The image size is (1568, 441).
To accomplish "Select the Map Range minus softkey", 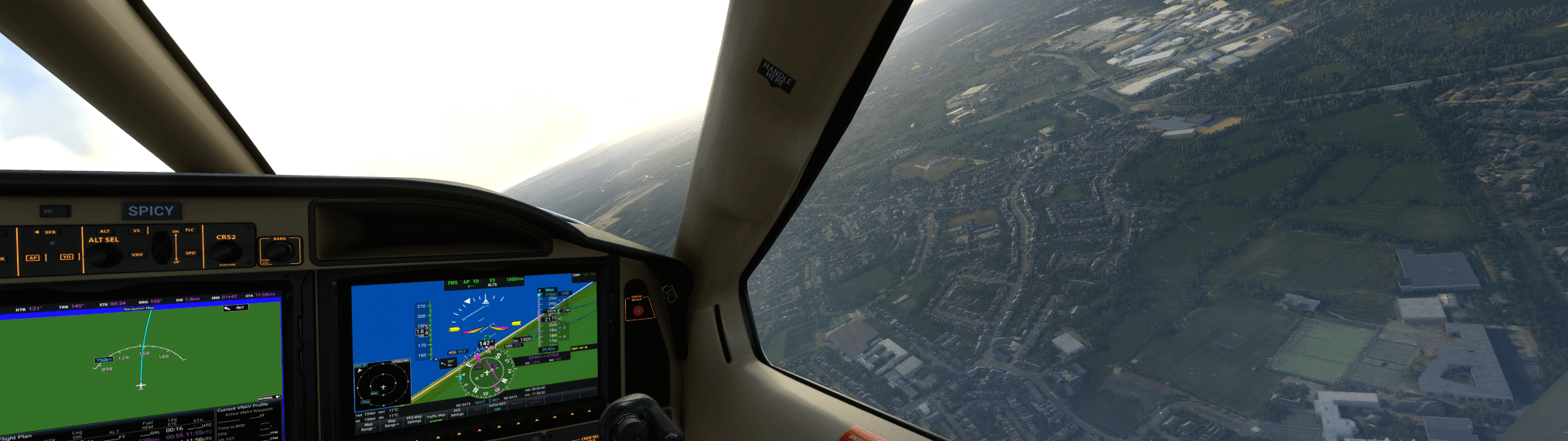I will pyautogui.click(x=368, y=426).
